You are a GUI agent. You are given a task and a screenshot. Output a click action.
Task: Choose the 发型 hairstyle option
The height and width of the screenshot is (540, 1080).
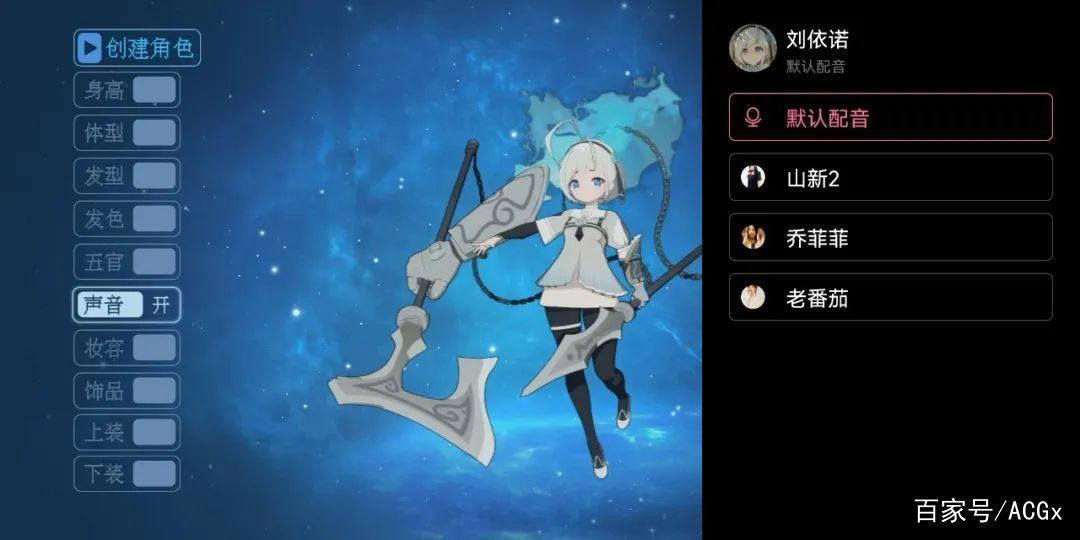click(x=127, y=176)
